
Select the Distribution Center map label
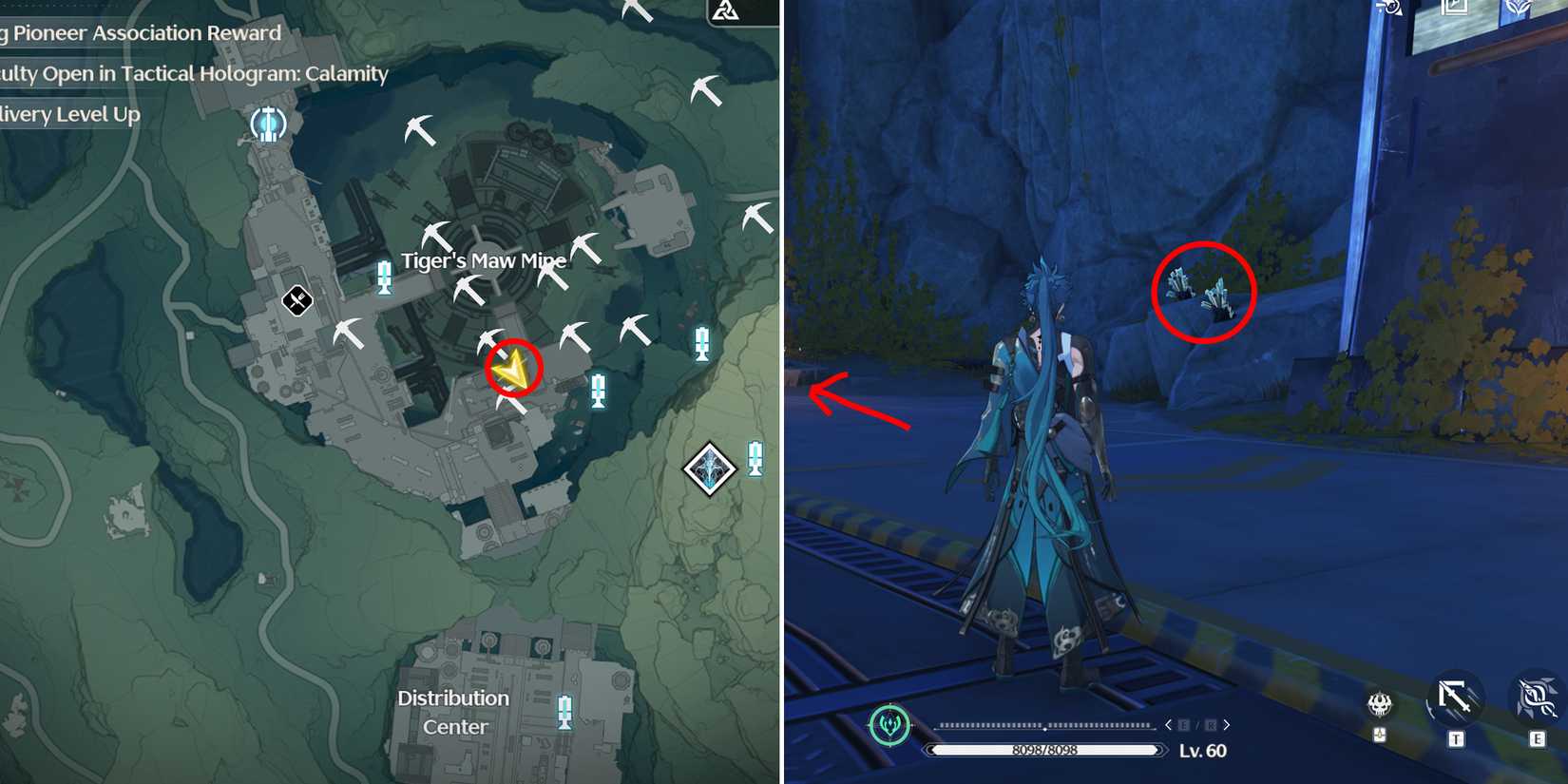pos(453,712)
